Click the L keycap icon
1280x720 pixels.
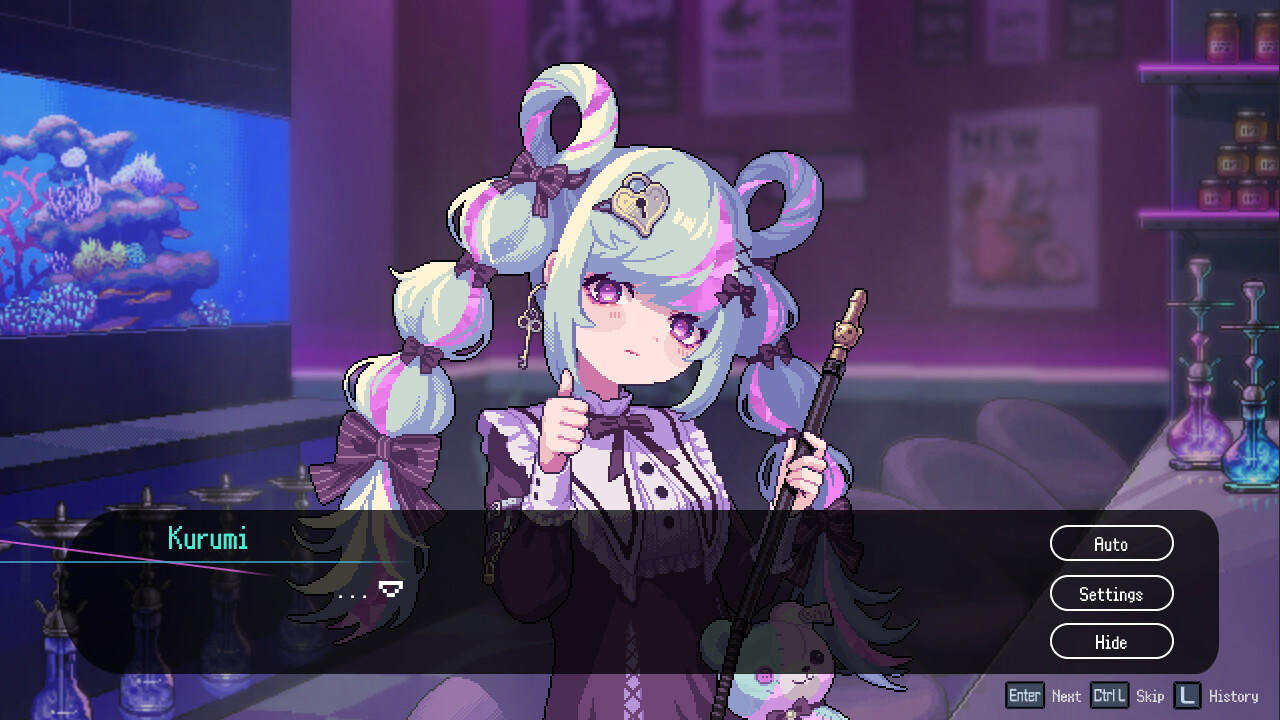pos(1187,695)
